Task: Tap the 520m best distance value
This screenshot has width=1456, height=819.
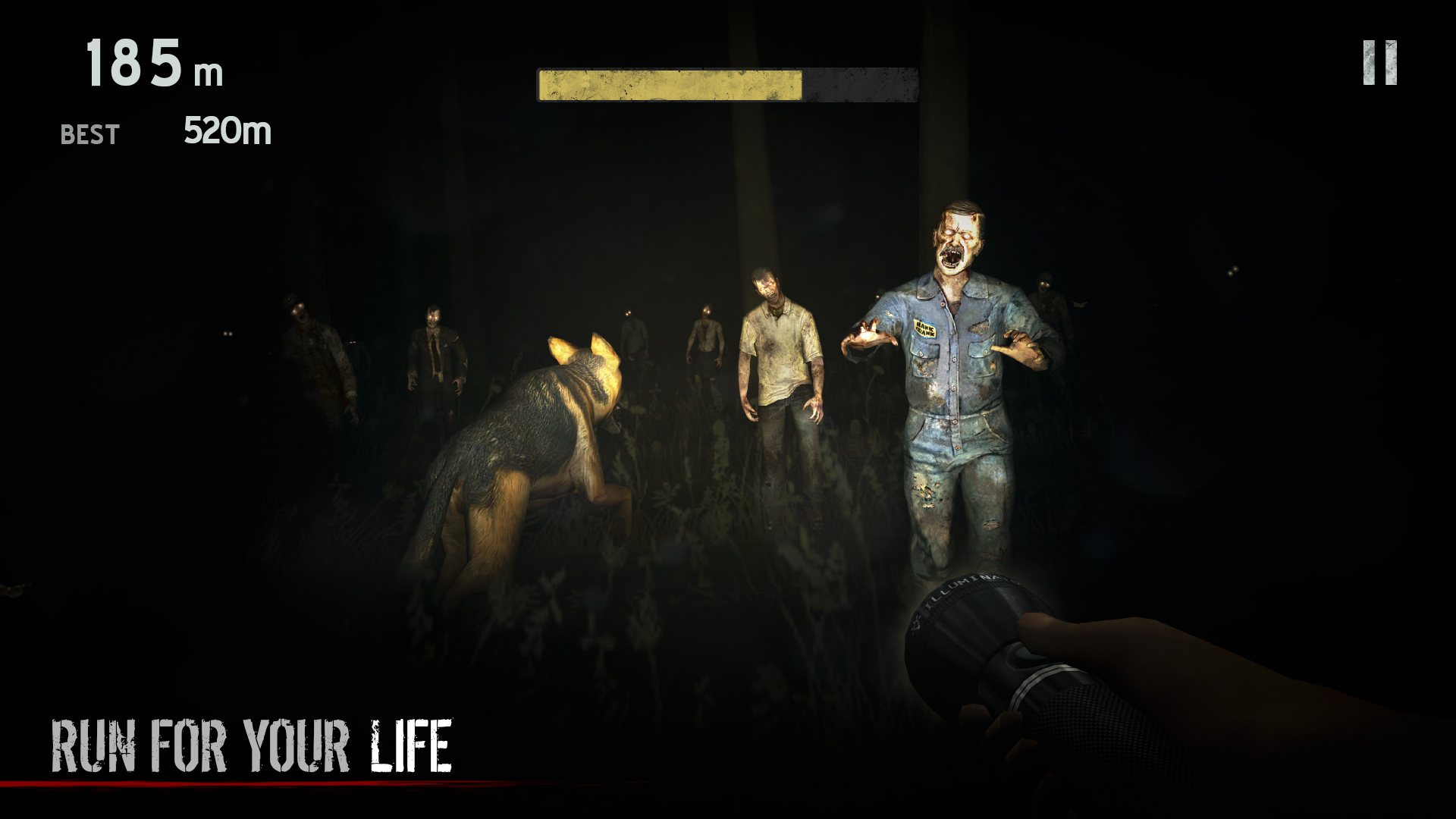Action: (x=226, y=131)
